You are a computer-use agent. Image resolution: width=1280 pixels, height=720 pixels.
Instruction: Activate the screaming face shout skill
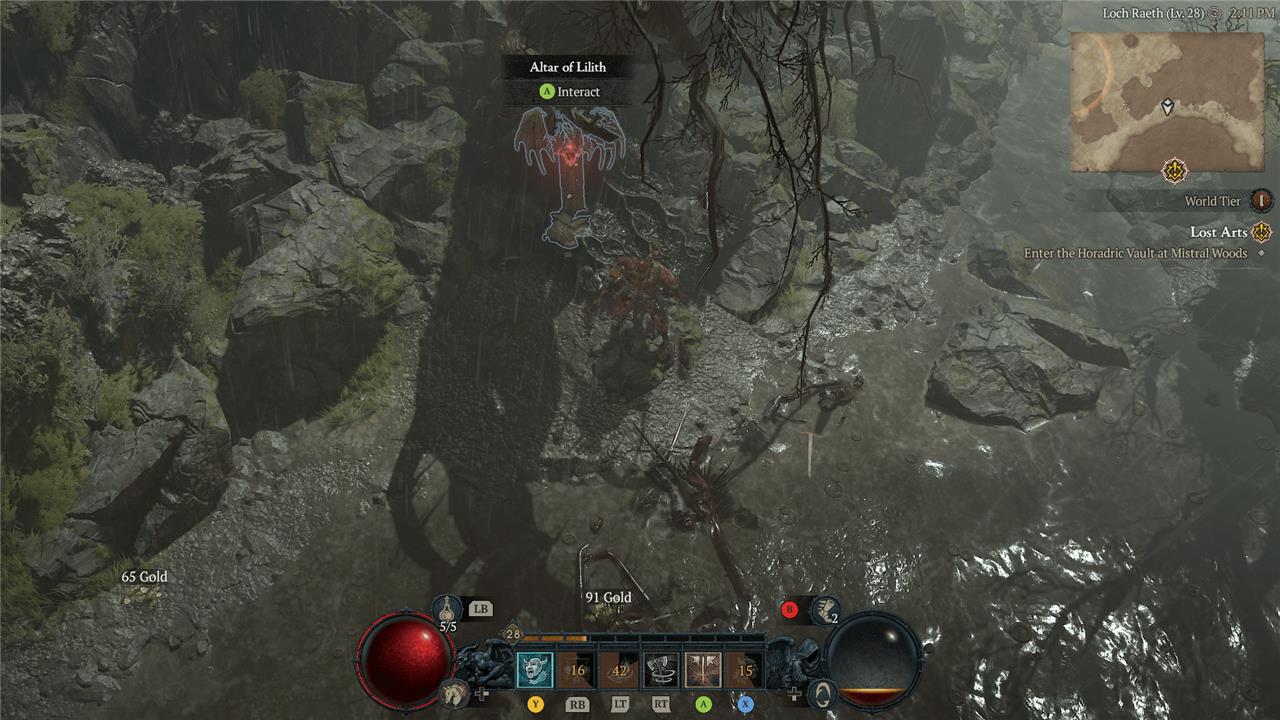pyautogui.click(x=535, y=669)
